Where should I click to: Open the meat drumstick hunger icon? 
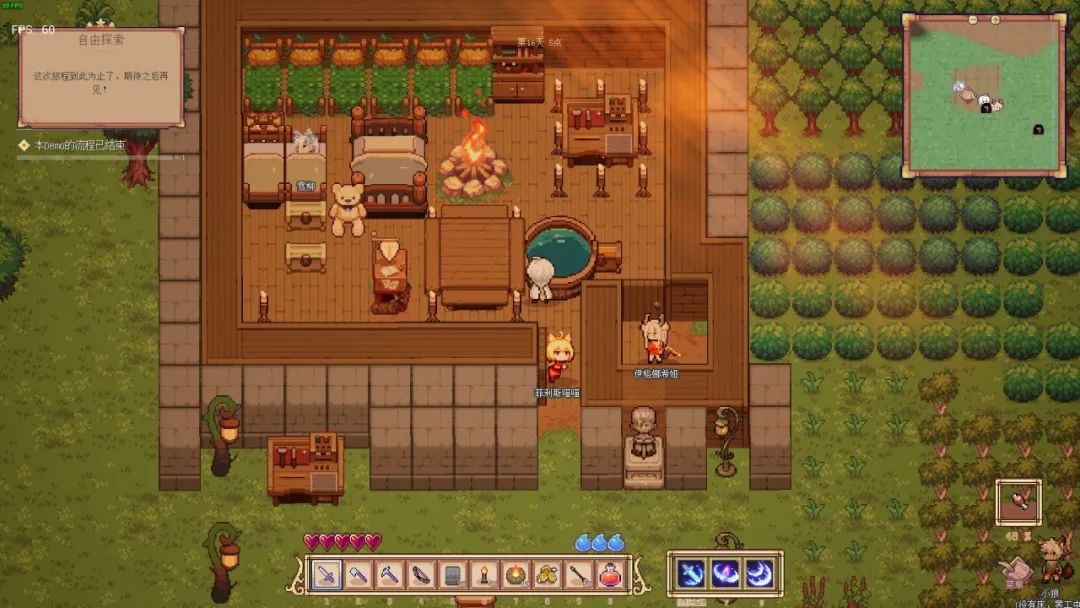click(1018, 501)
